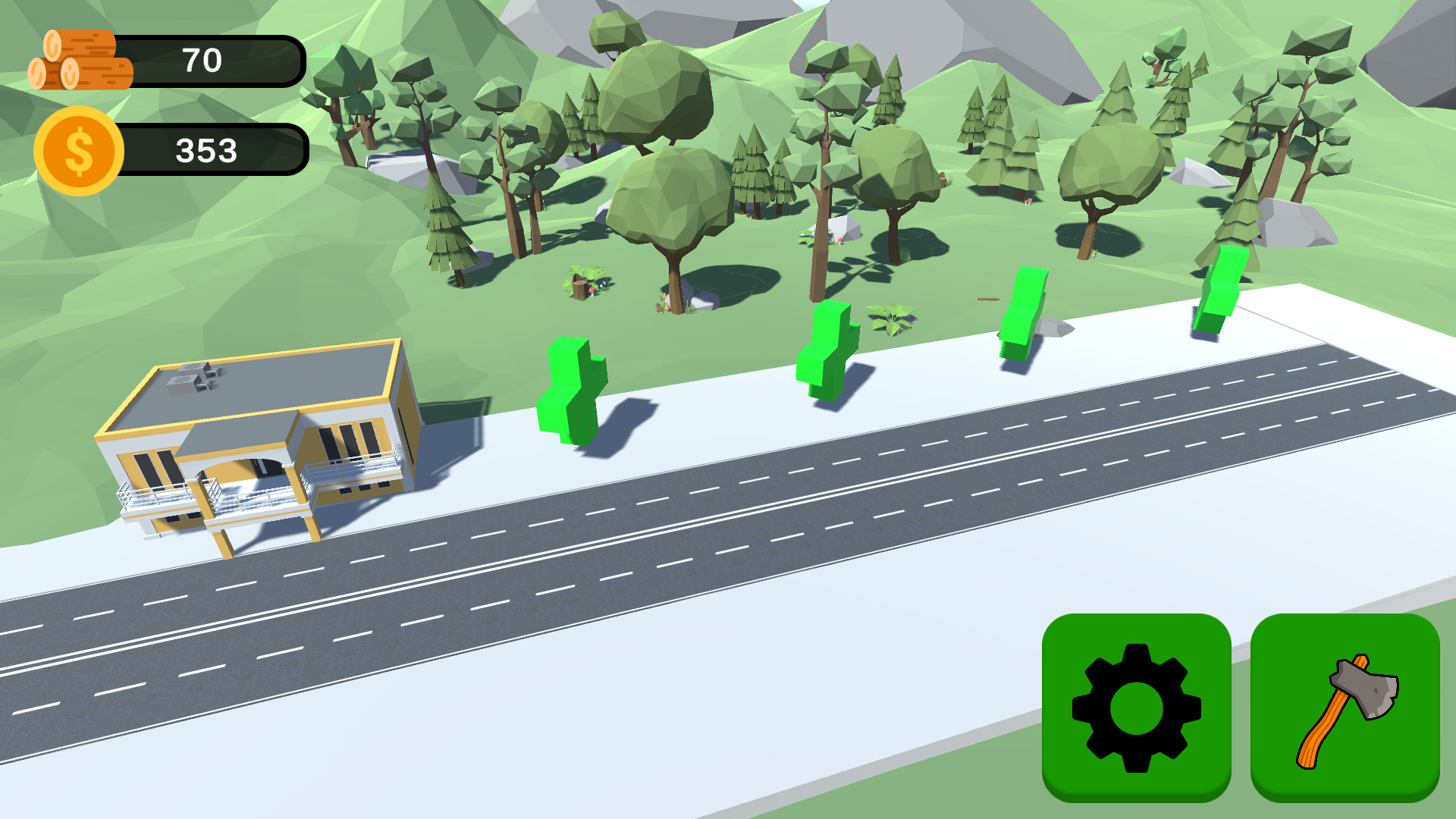Click the money display showing 353
This screenshot has height=819, width=1456.
206,149
